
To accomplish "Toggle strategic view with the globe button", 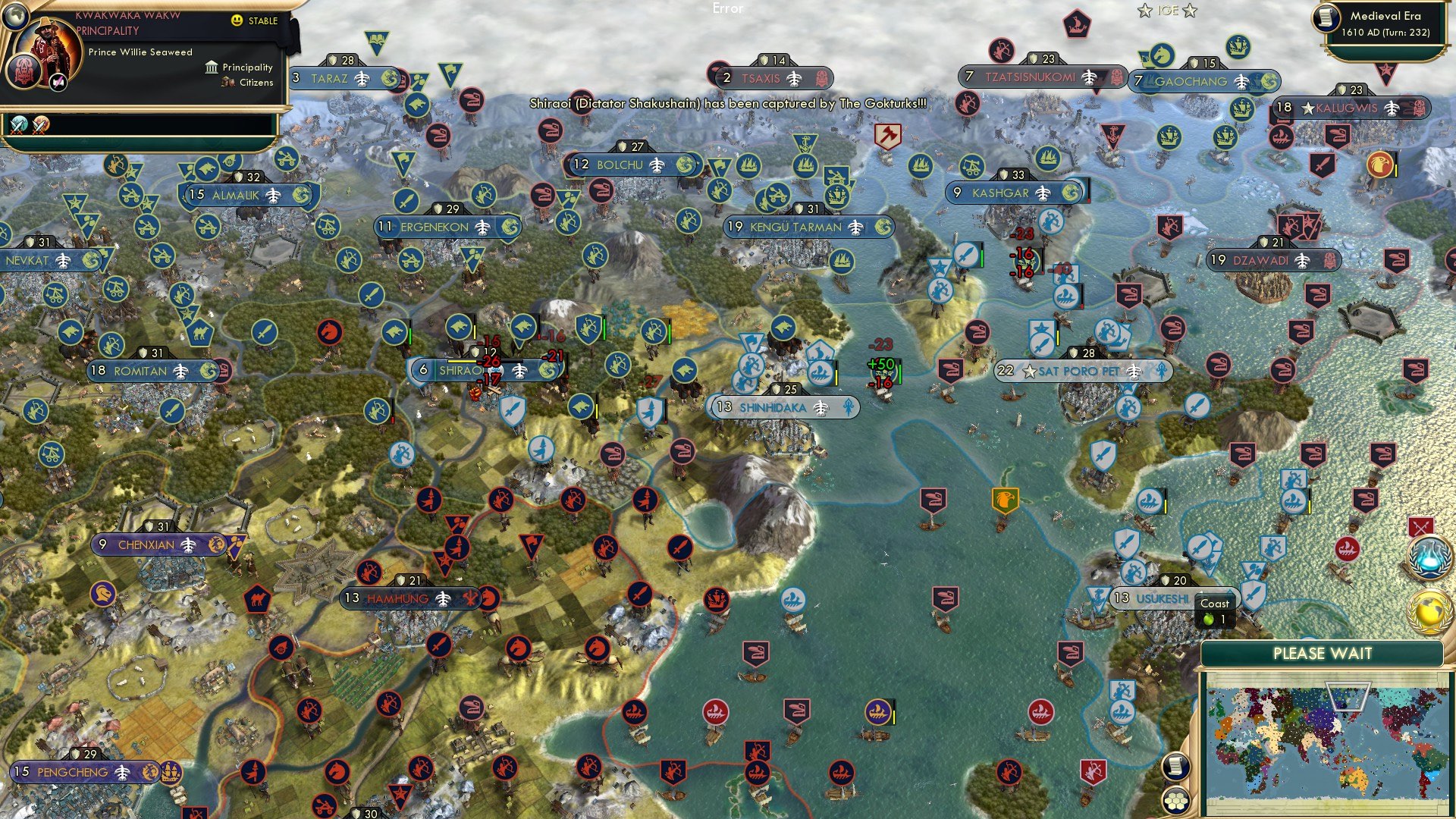I will point(15,17).
